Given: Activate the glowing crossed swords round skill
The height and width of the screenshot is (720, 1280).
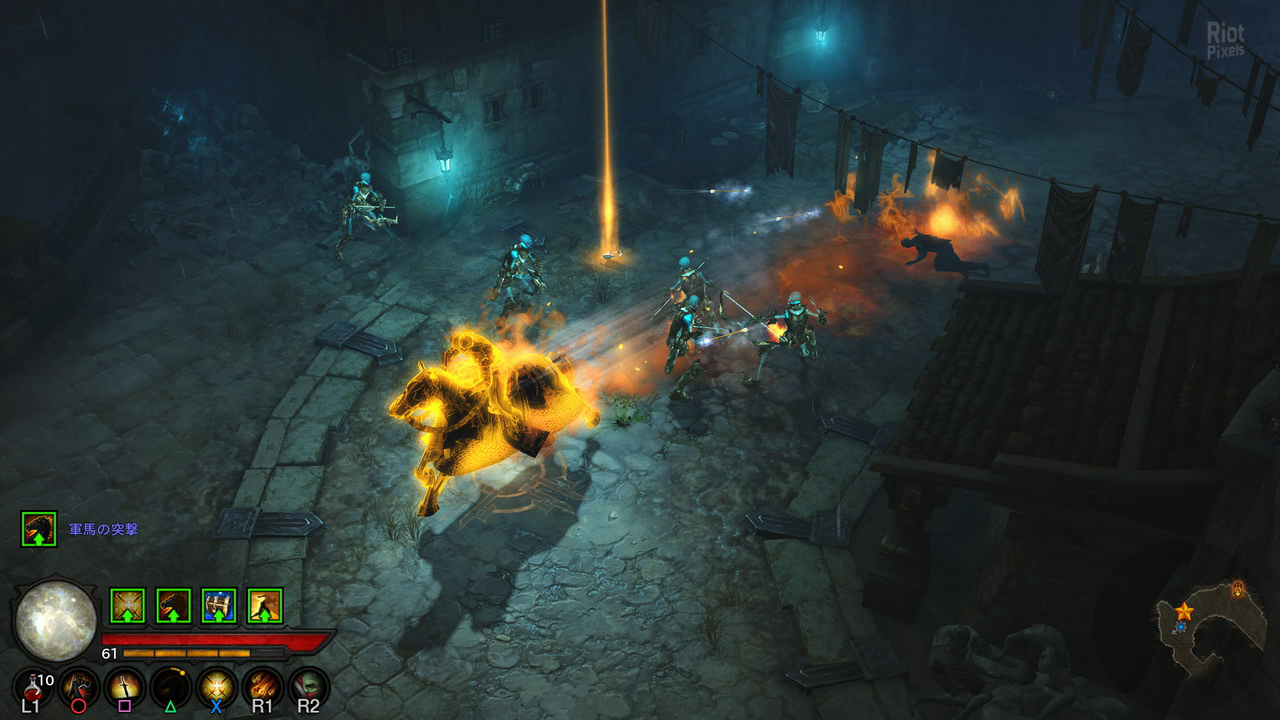Looking at the screenshot, I should 217,686.
